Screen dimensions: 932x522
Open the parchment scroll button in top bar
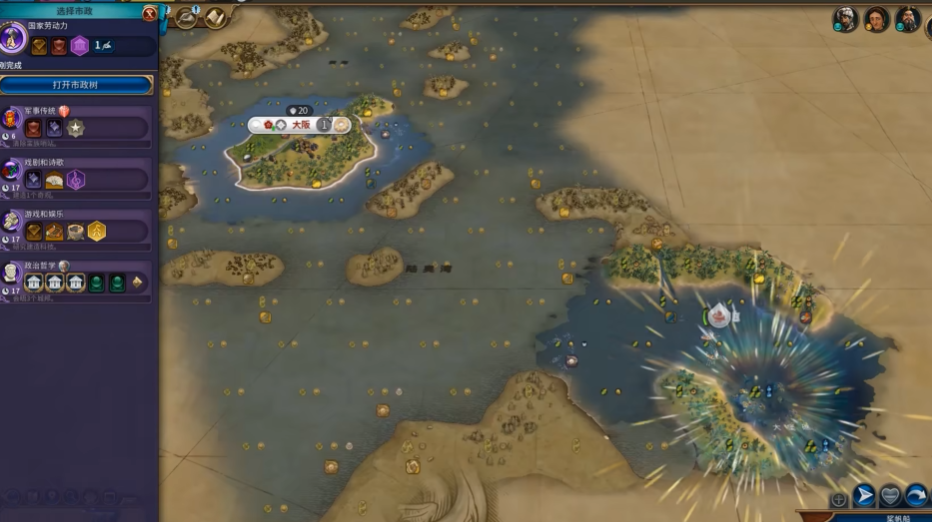coord(215,17)
